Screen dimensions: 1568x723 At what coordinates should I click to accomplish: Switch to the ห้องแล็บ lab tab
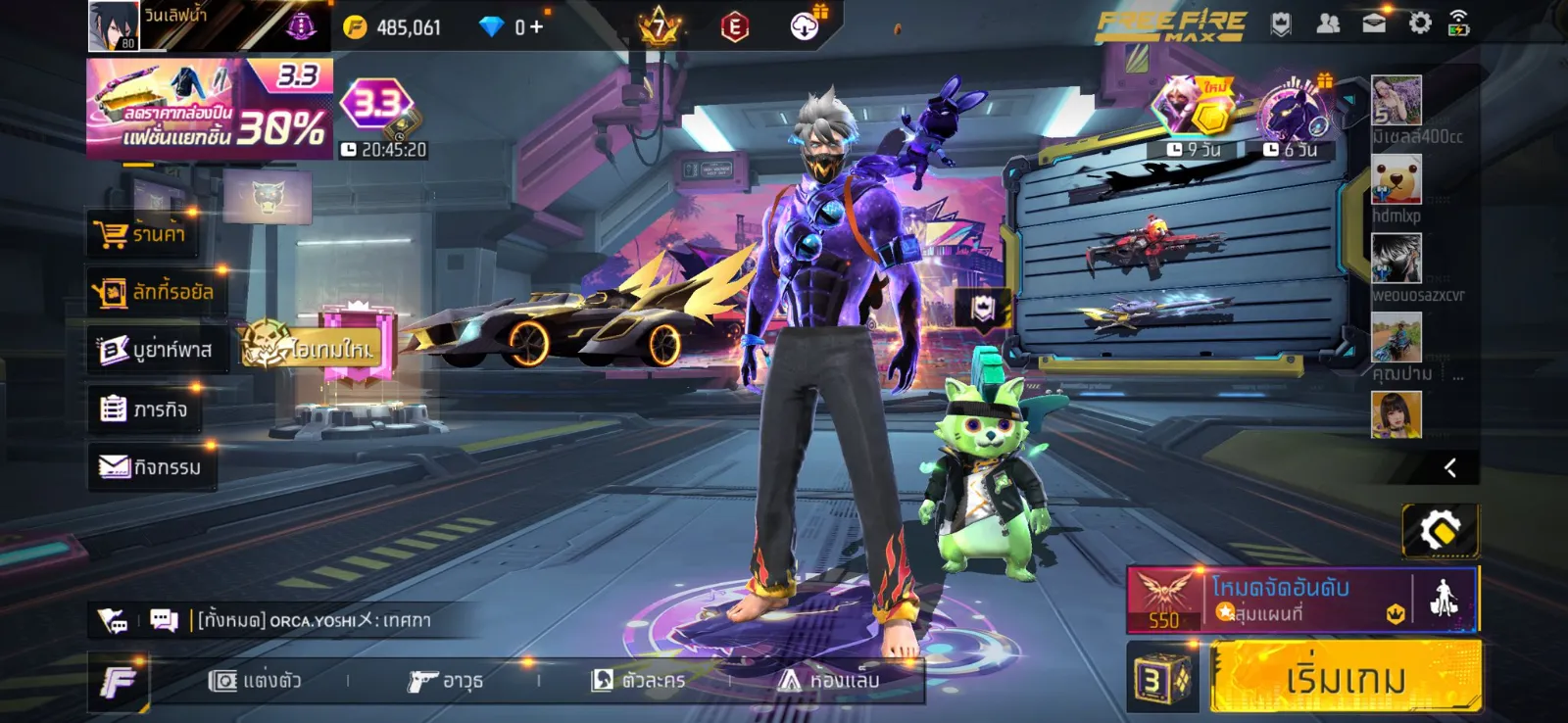point(829,680)
